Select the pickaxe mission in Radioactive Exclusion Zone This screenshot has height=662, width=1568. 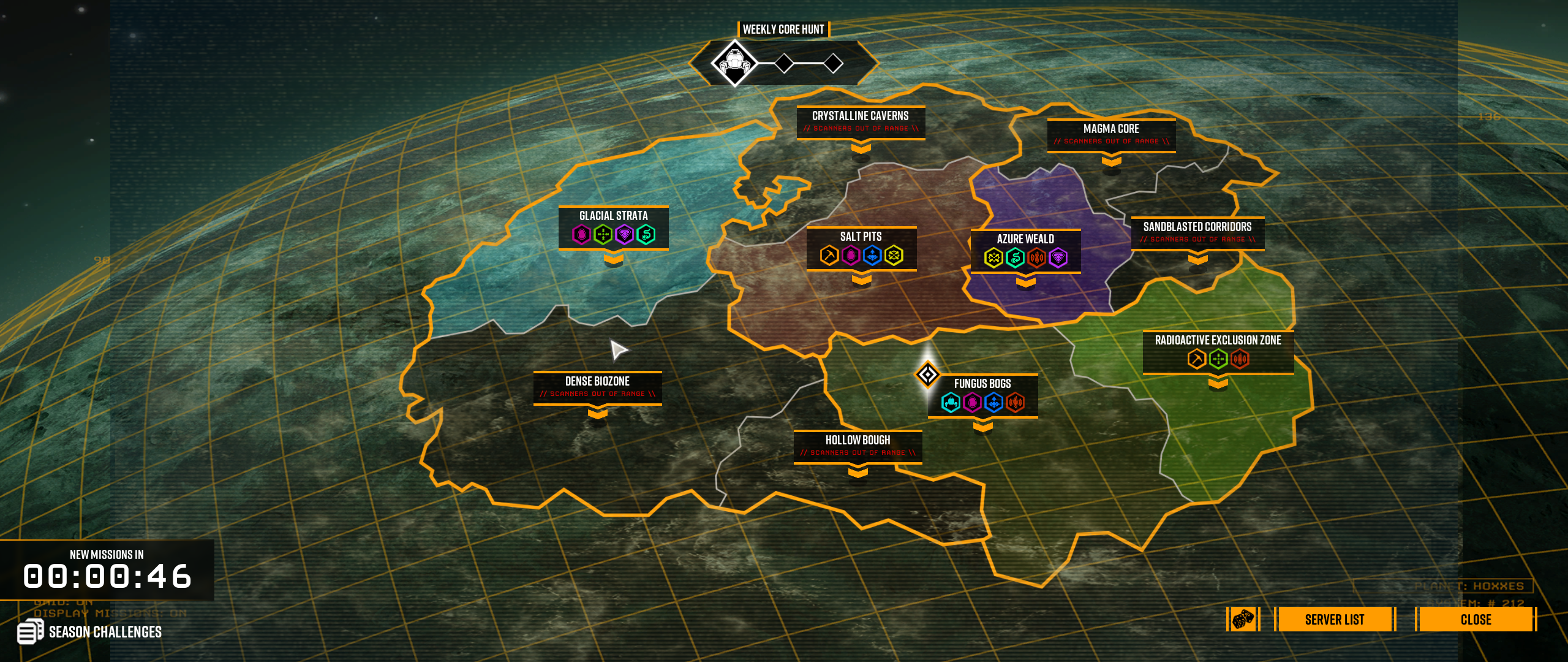click(x=1196, y=359)
